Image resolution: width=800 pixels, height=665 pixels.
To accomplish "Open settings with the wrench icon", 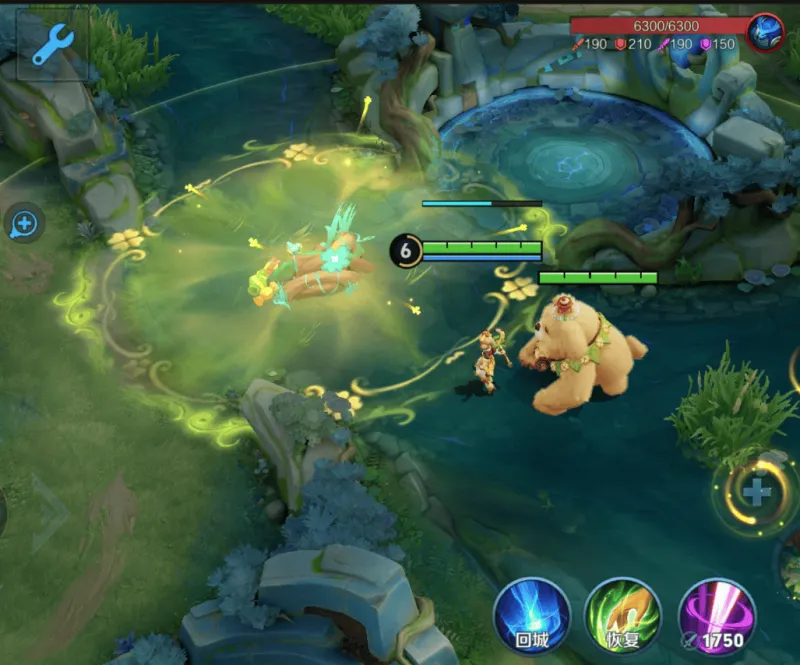I will [x=52, y=44].
